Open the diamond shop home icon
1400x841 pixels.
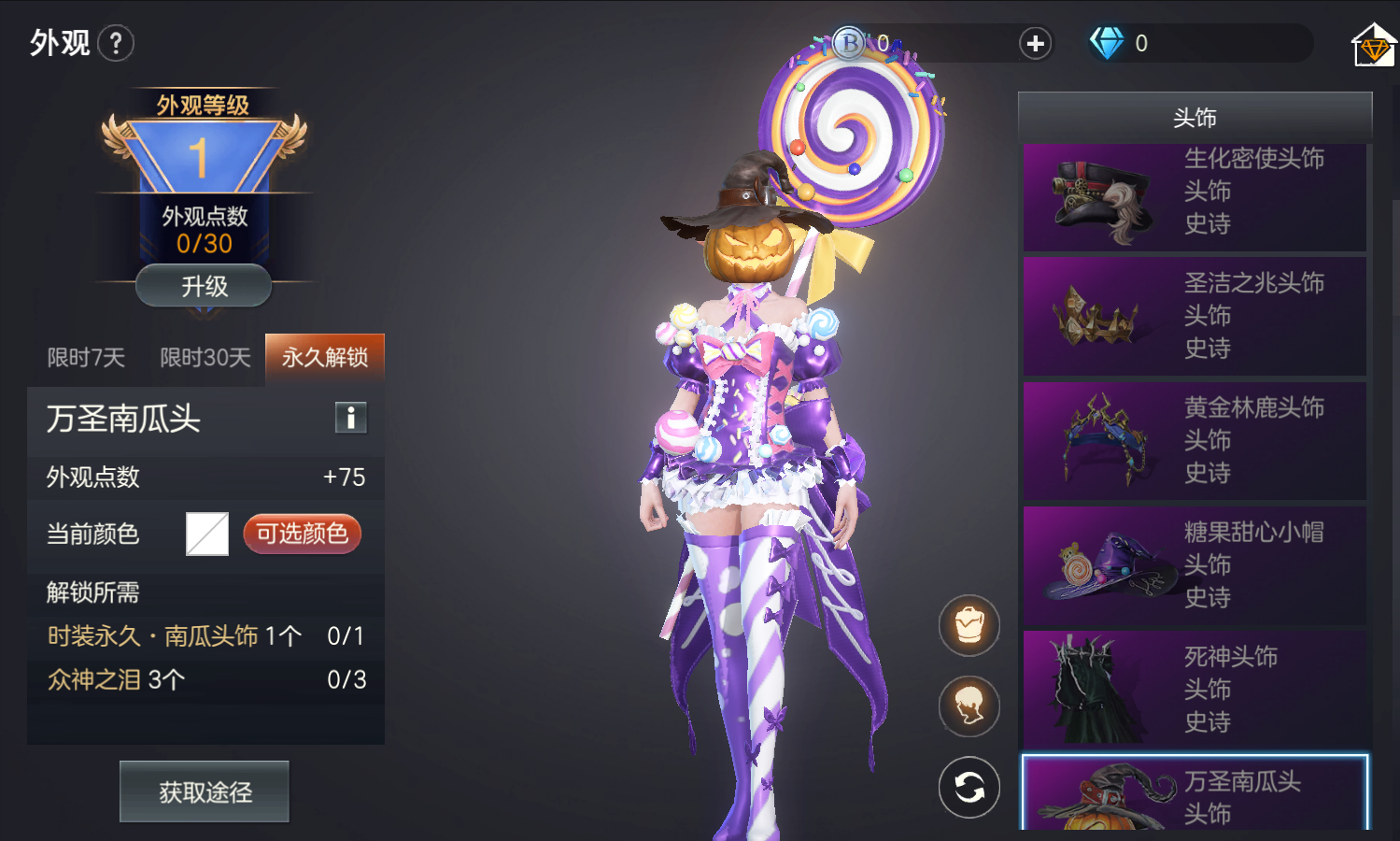pyautogui.click(x=1373, y=45)
